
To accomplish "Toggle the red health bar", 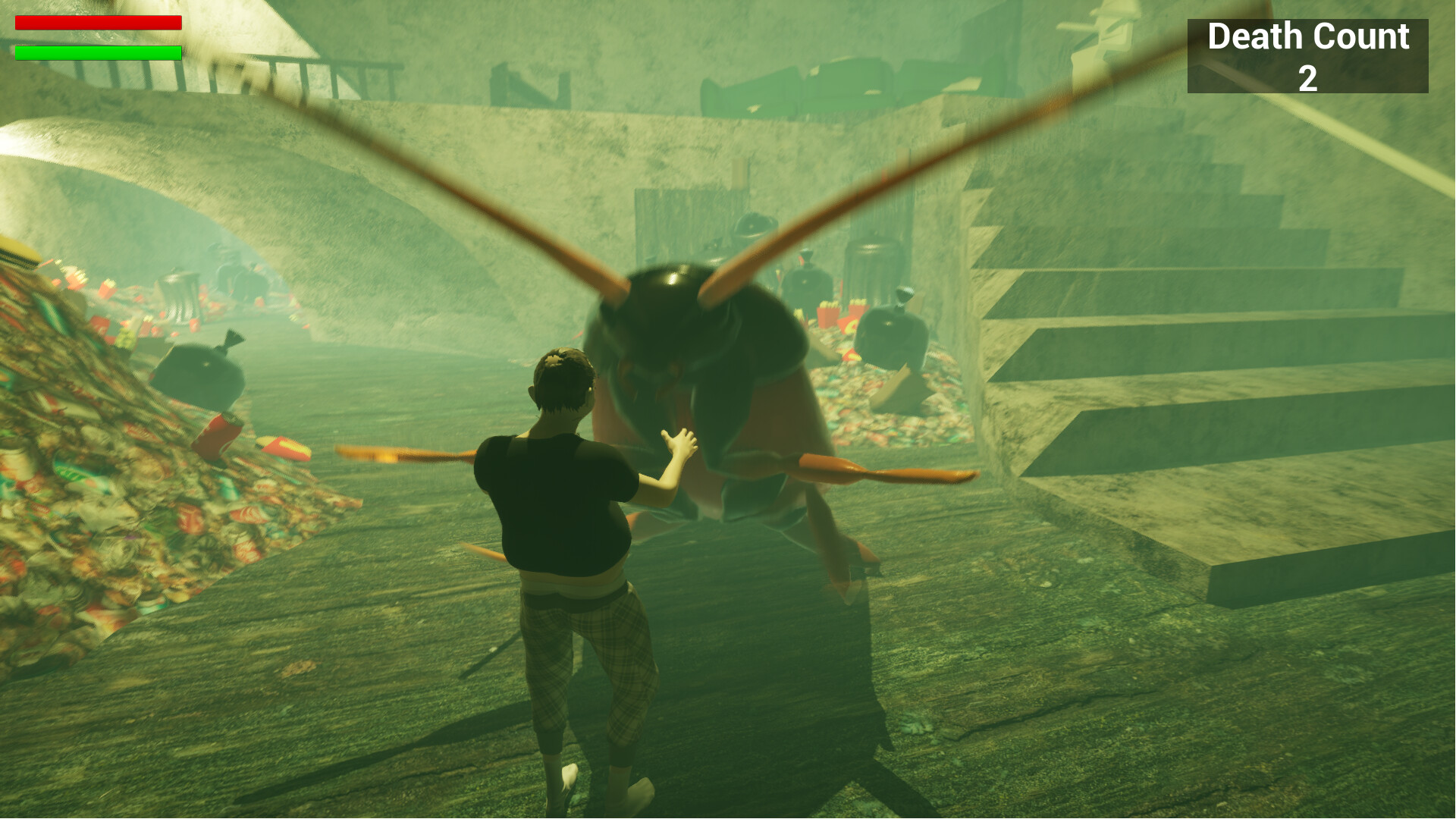I will coord(99,23).
